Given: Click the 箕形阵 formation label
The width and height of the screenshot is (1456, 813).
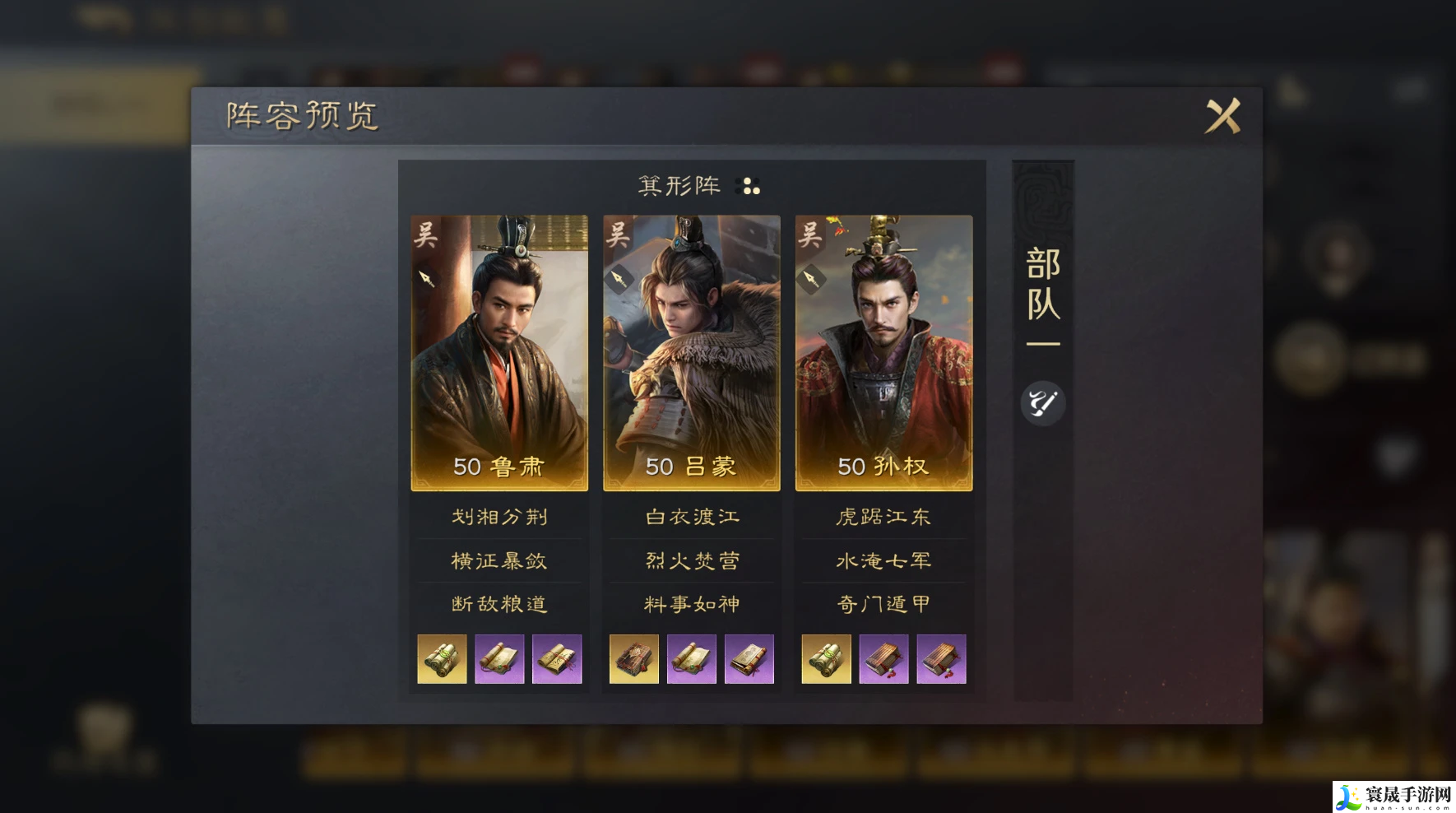Looking at the screenshot, I should 679,186.
